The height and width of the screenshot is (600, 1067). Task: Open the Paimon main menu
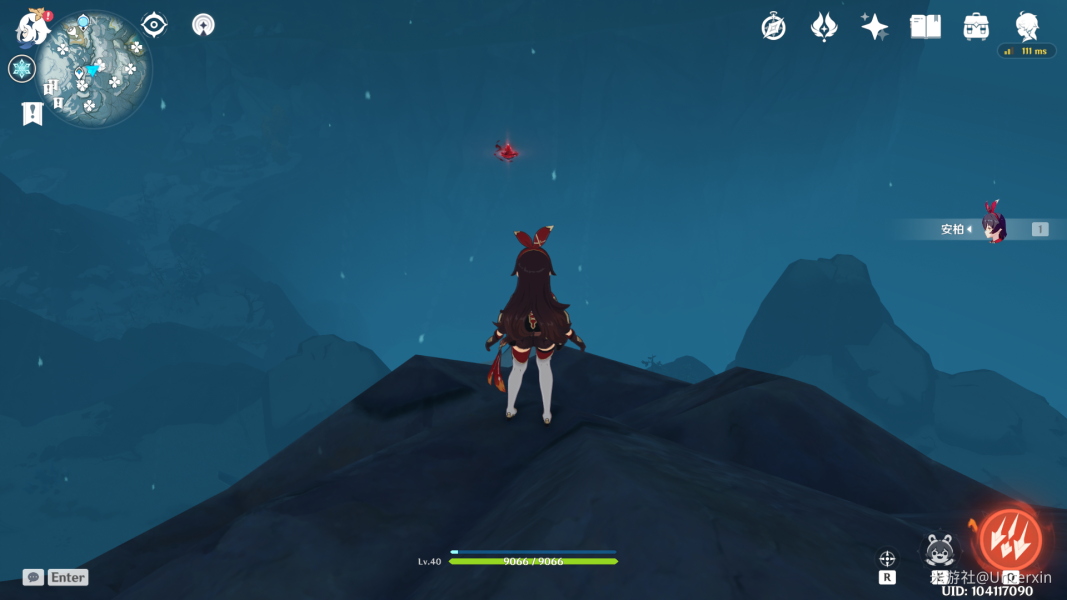(x=32, y=27)
